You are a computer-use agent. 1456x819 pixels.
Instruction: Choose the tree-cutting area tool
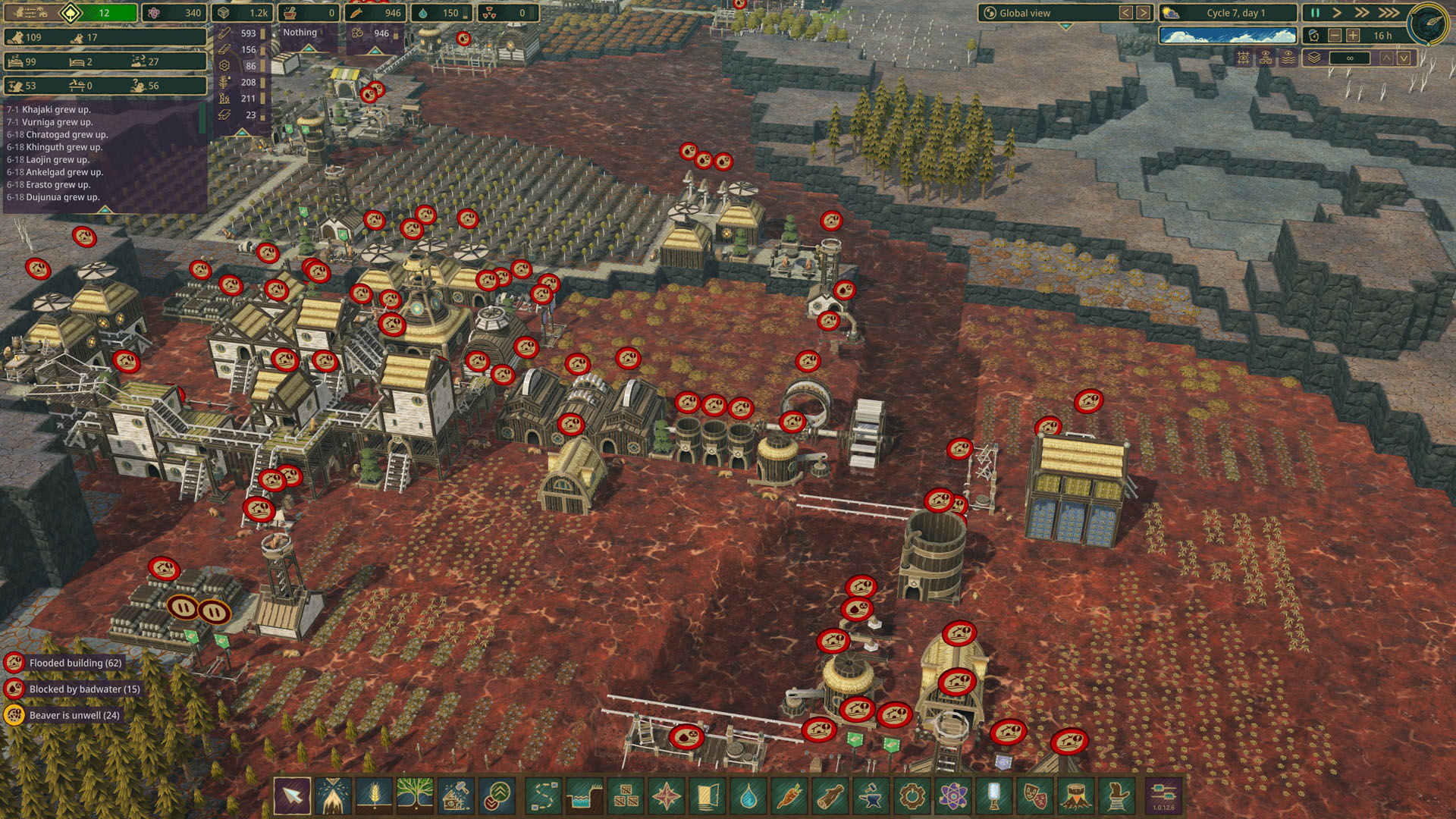click(x=333, y=796)
